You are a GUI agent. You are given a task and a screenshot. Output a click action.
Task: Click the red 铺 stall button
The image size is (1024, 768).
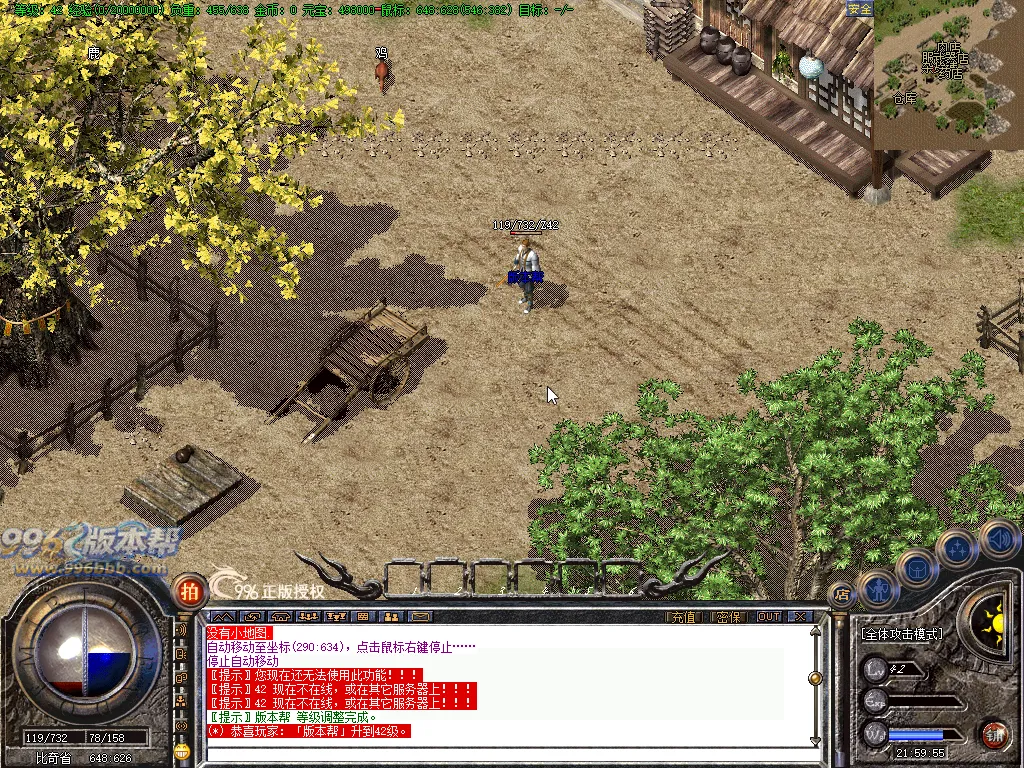coord(993,735)
